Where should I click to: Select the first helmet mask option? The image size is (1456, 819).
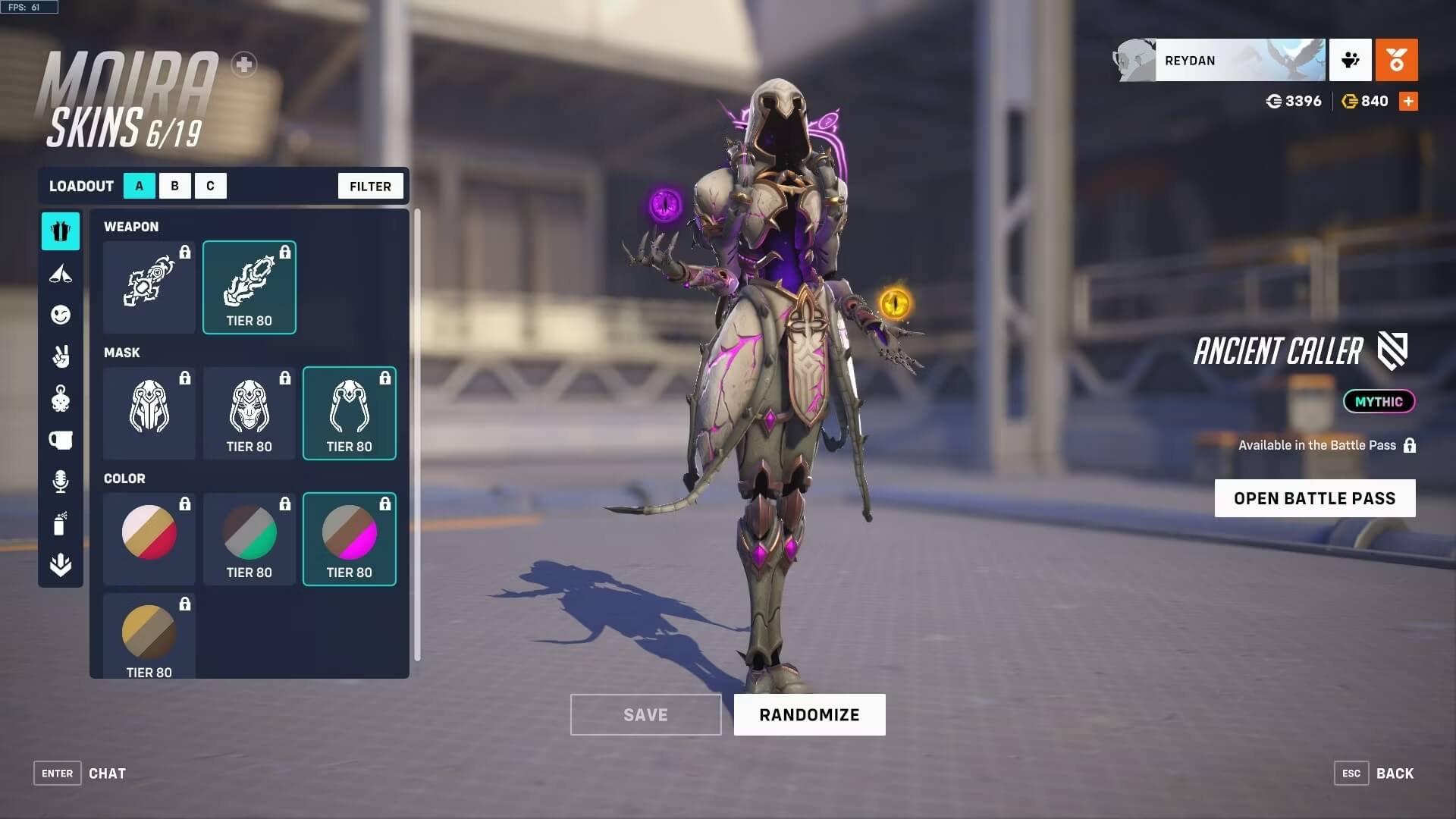coord(149,413)
